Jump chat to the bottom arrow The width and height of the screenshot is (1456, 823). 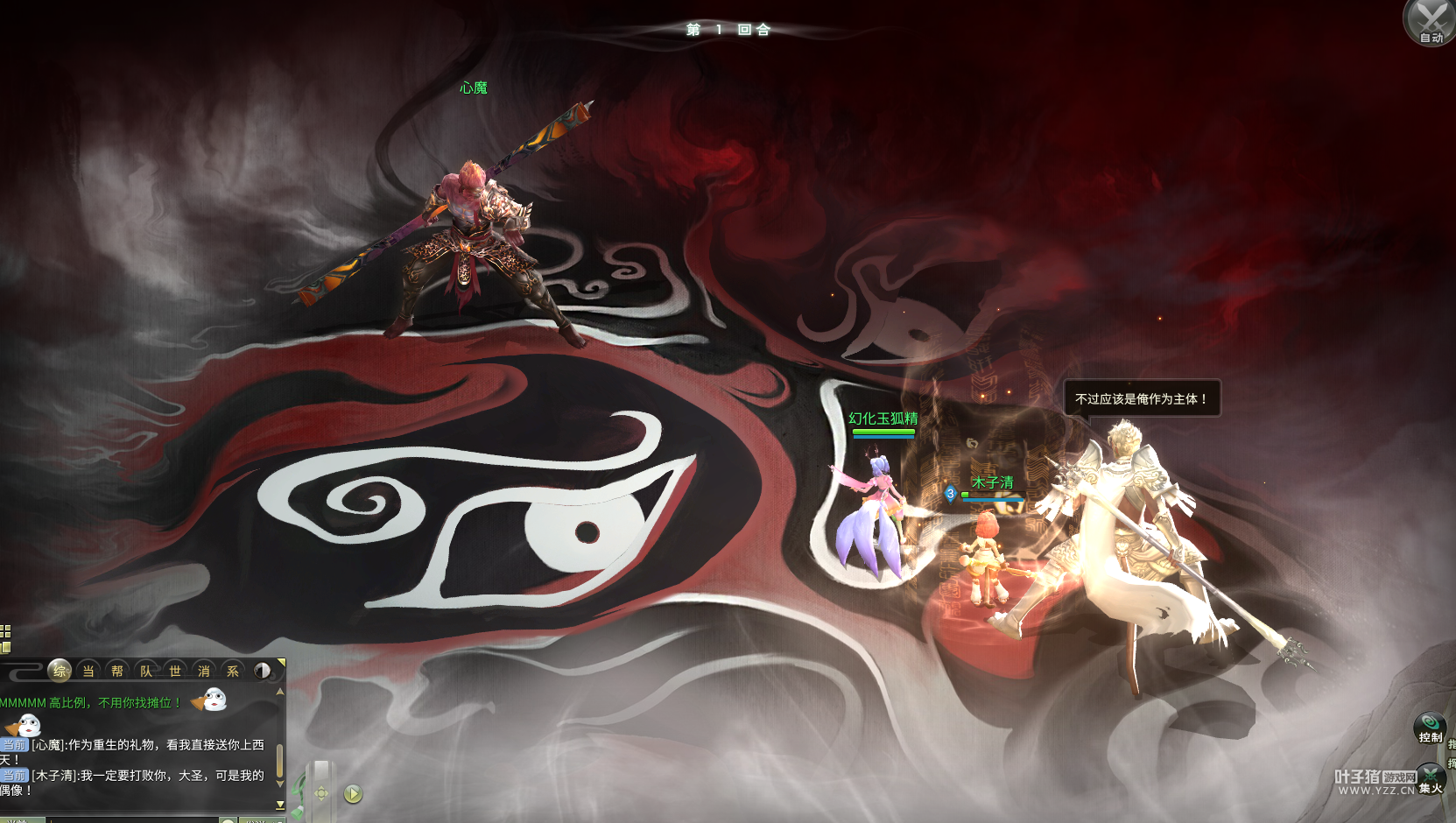point(280,804)
